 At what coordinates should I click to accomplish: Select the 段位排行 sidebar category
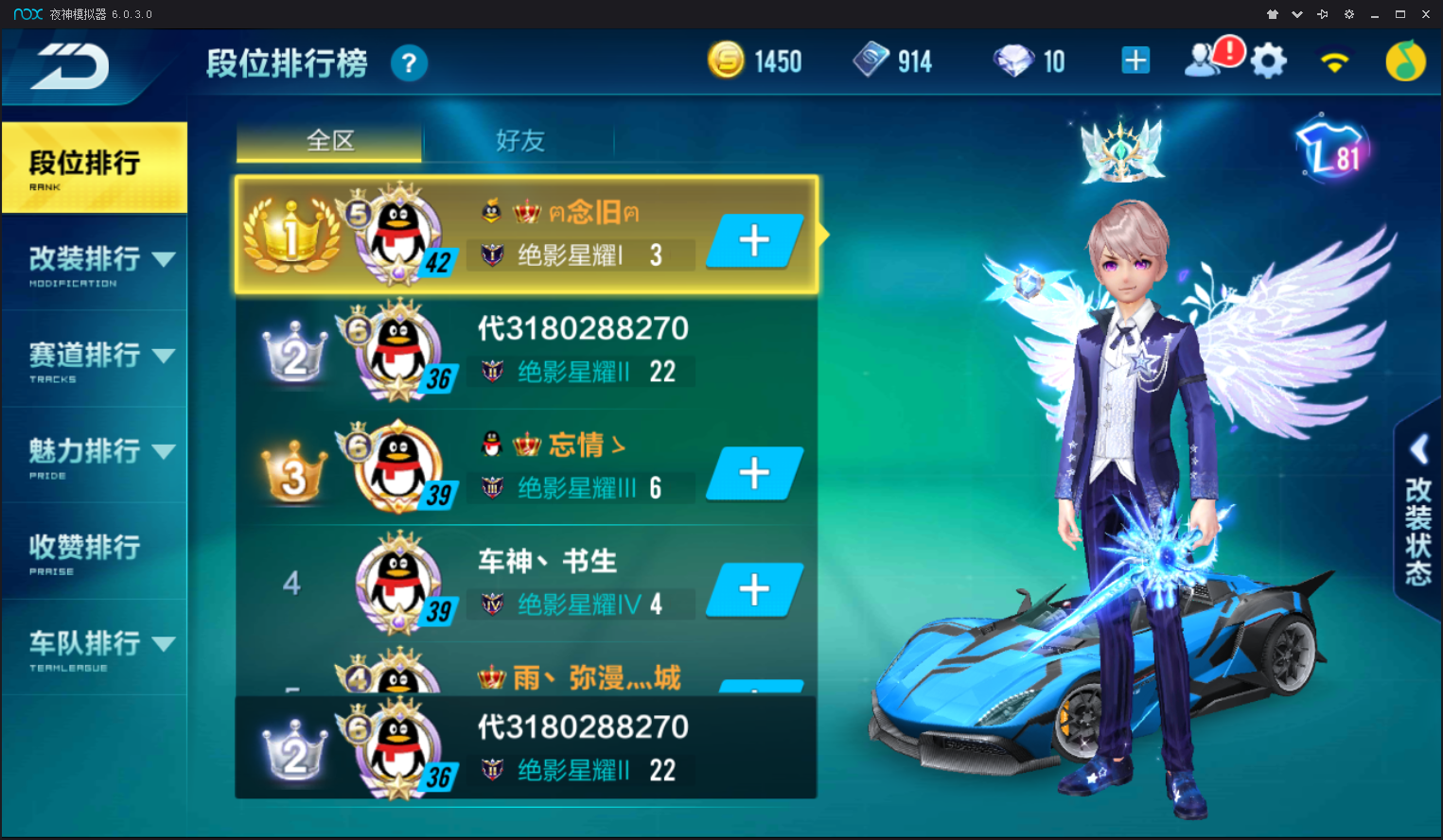click(x=85, y=167)
